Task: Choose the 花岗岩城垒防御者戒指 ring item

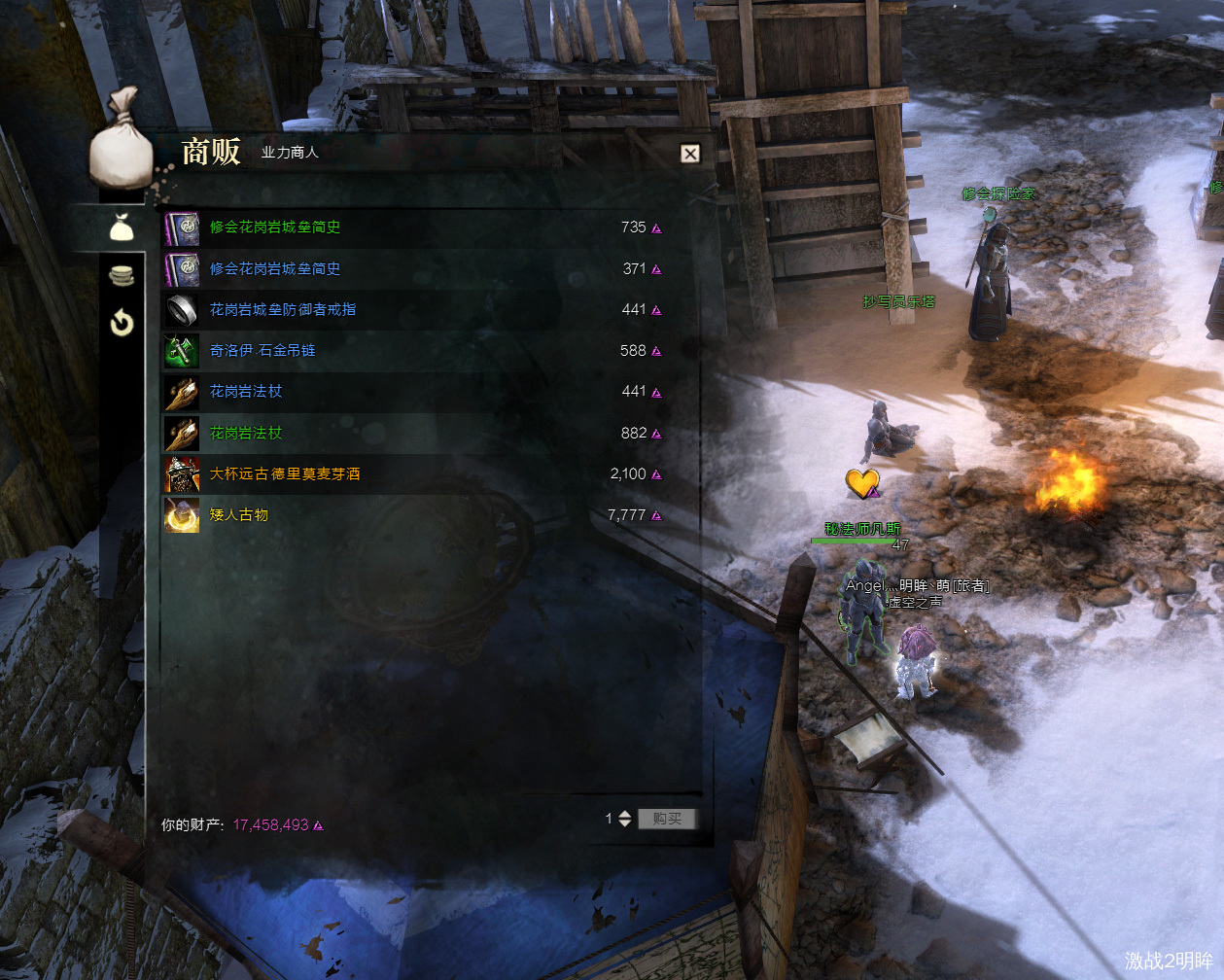Action: (282, 309)
